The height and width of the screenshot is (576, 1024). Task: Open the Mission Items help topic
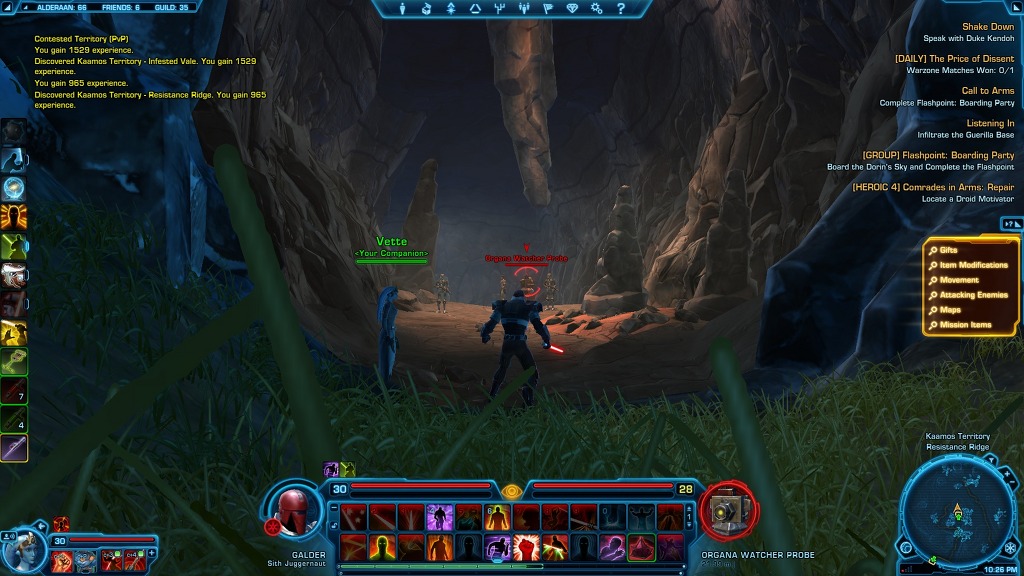coord(965,325)
